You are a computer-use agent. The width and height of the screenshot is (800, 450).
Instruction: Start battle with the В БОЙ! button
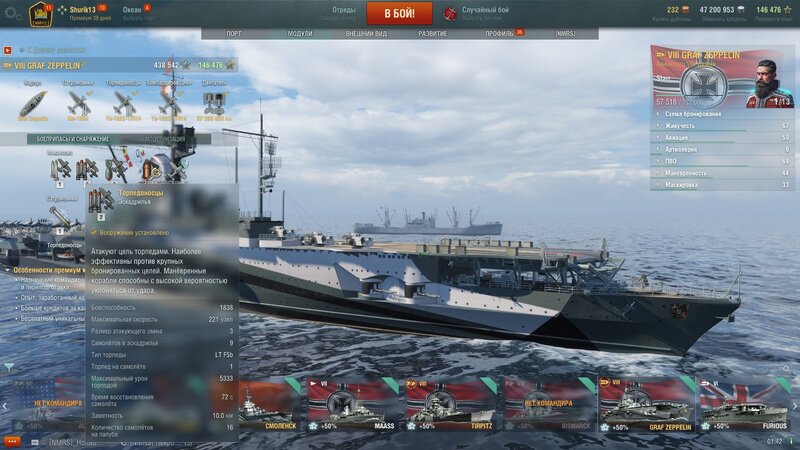[399, 13]
